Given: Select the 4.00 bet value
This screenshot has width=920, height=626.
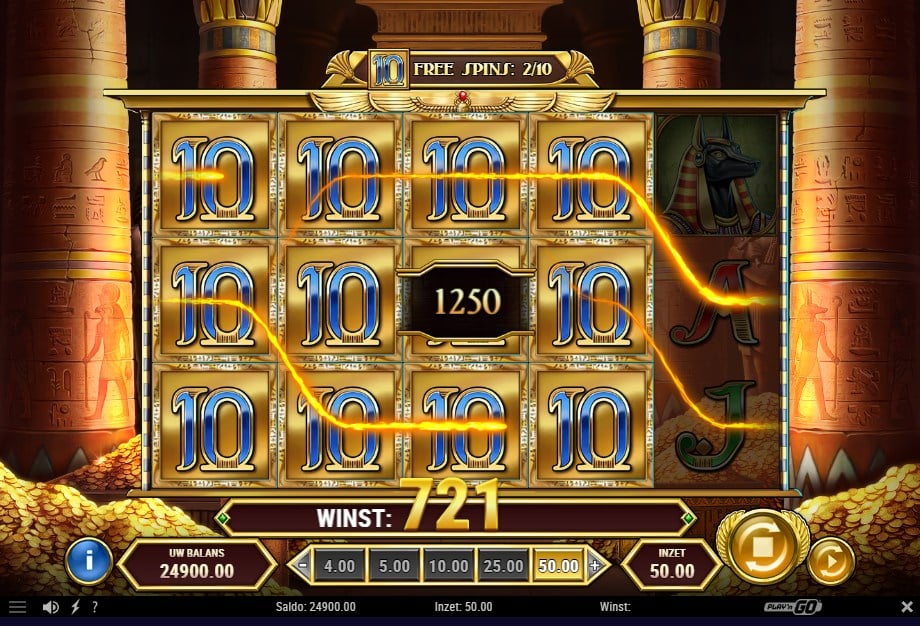Looking at the screenshot, I should click(x=339, y=566).
